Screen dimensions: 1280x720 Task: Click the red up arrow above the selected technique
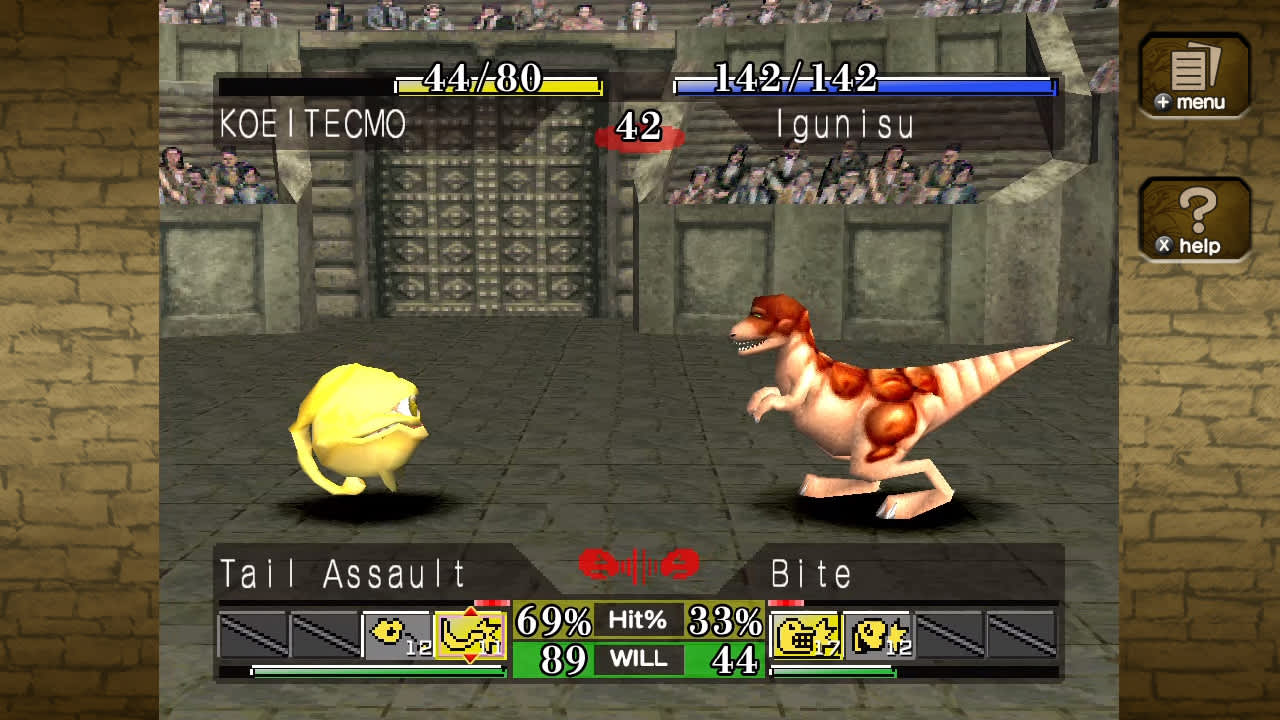(468, 609)
